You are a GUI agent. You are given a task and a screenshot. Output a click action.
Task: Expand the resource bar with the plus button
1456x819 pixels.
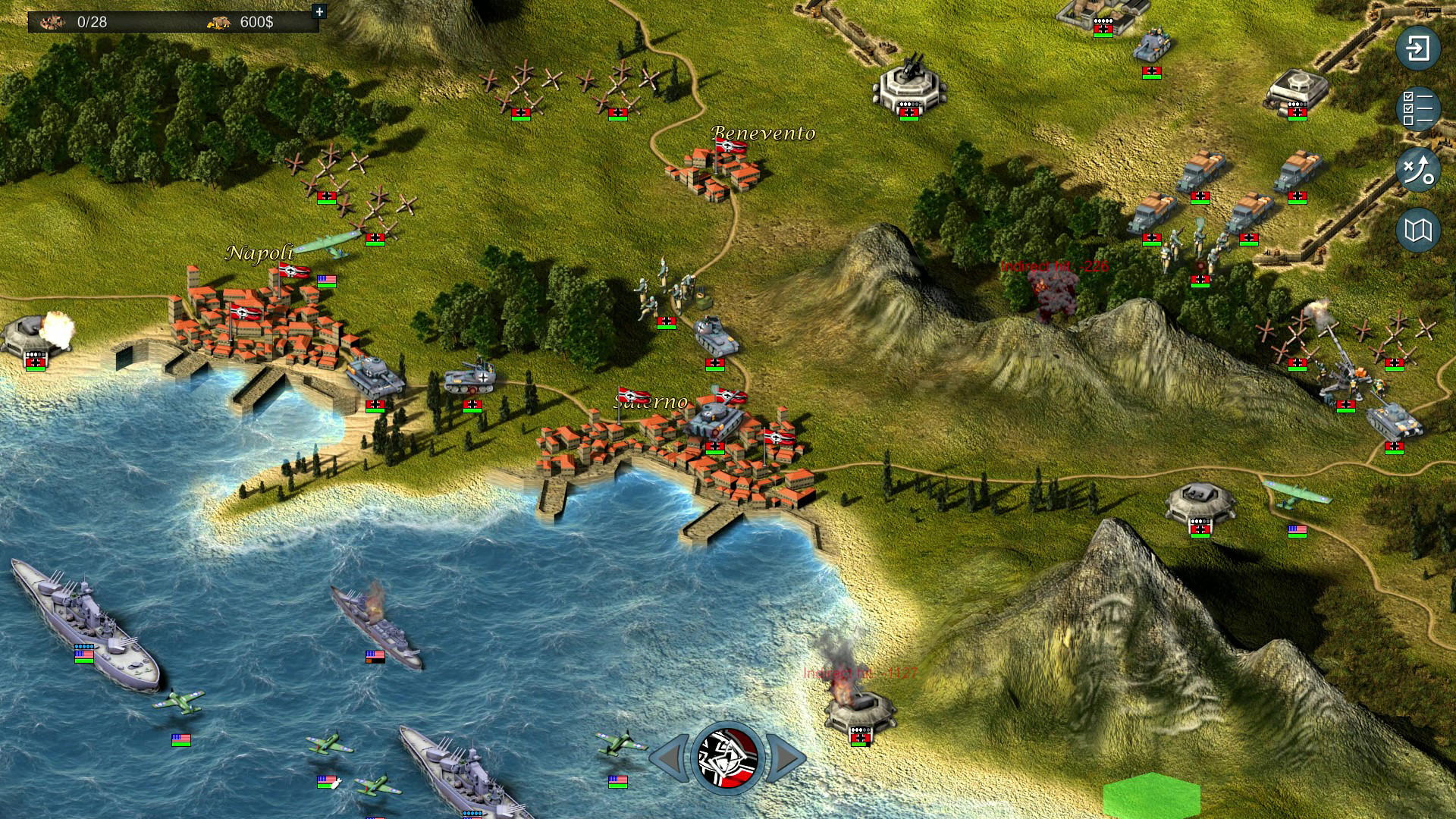coord(319,11)
